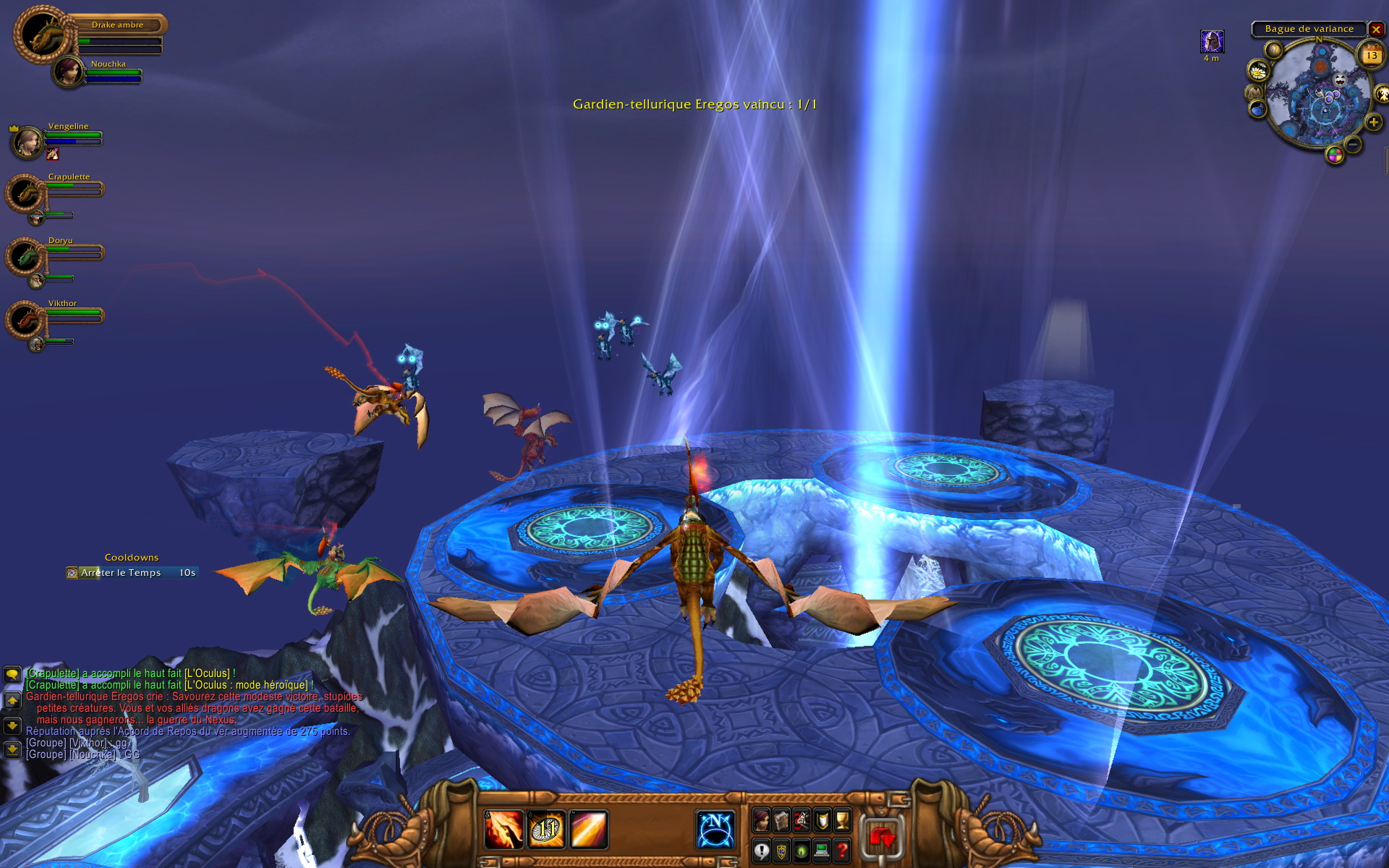Image resolution: width=1389 pixels, height=868 pixels.
Task: Open the golden chalice micro button
Action: pos(842,820)
